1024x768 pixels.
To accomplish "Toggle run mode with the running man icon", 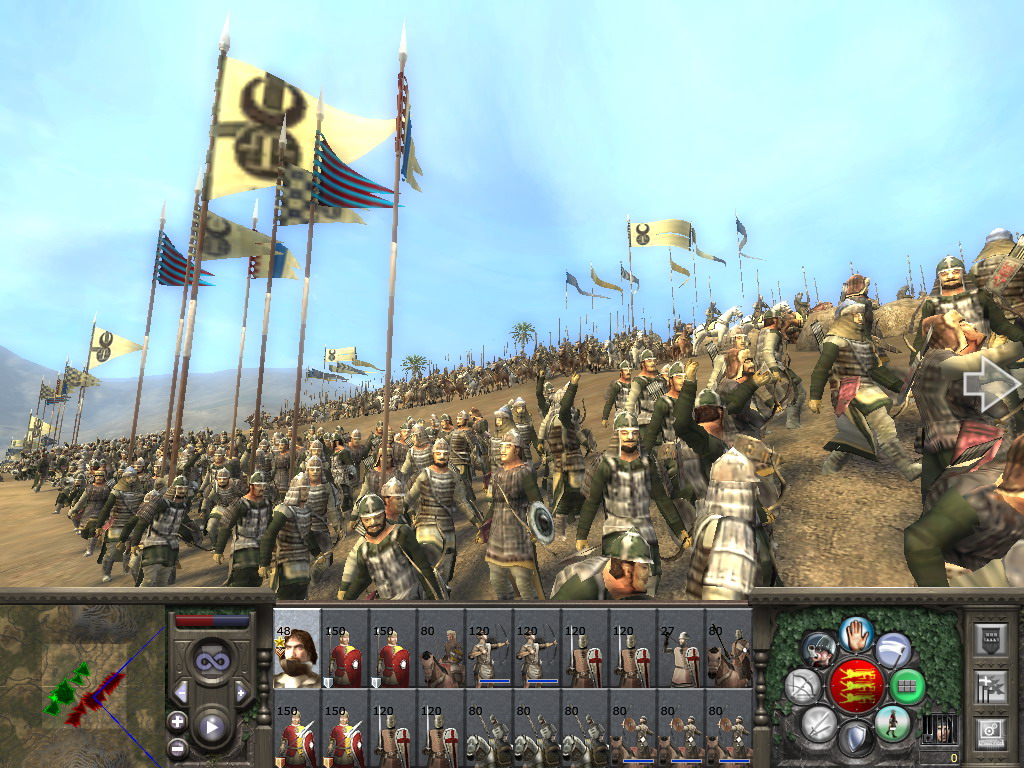I will 892,722.
